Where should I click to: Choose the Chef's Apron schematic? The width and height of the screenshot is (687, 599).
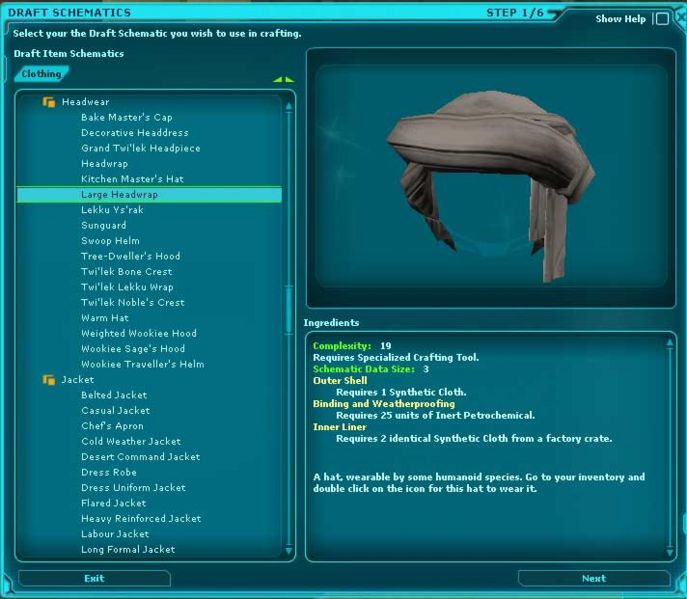tap(112, 426)
